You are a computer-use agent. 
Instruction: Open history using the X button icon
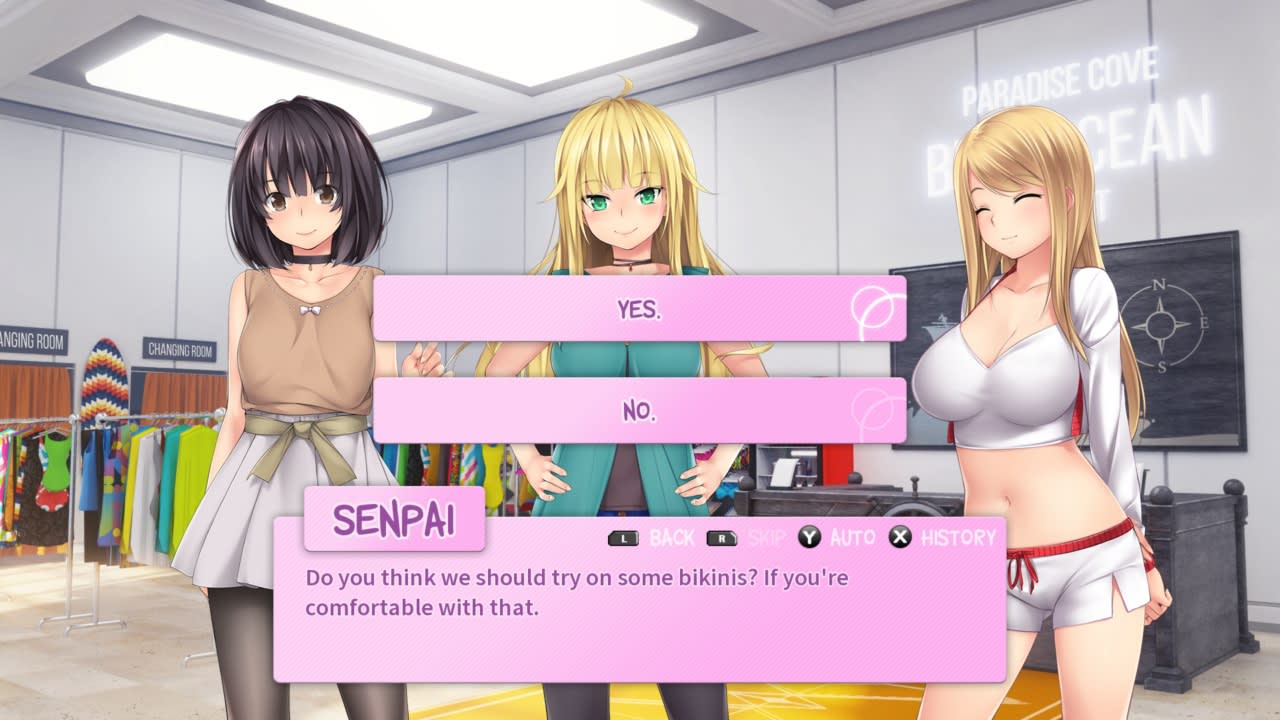(899, 538)
